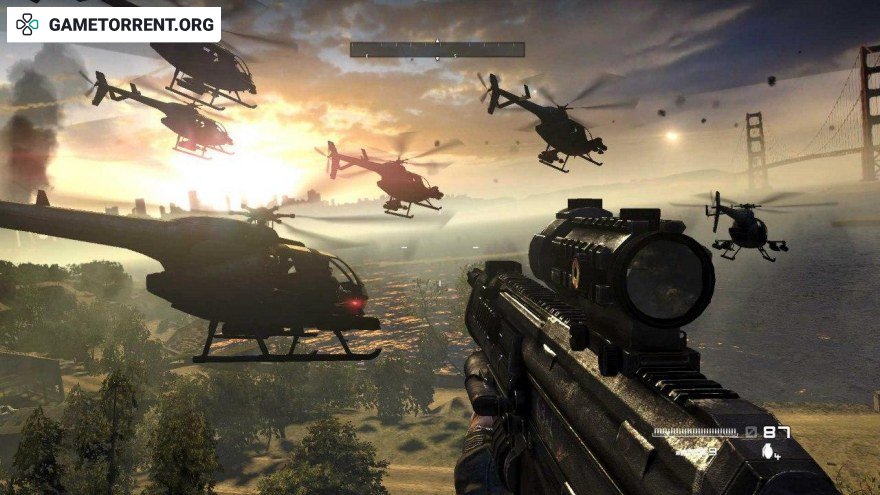
Task: Open the GAMETORRENT.ORG watermark link
Action: (x=114, y=24)
